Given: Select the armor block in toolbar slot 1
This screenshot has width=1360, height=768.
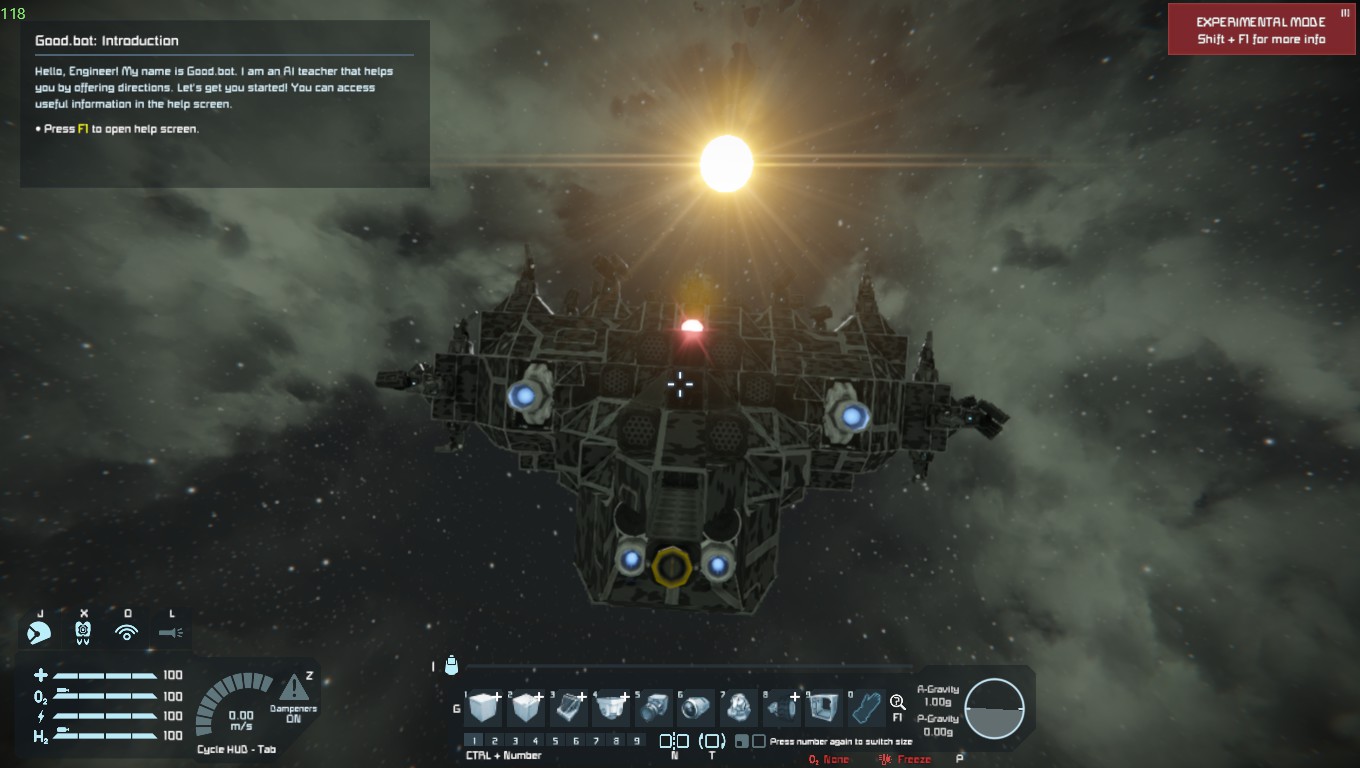Looking at the screenshot, I should (x=483, y=708).
